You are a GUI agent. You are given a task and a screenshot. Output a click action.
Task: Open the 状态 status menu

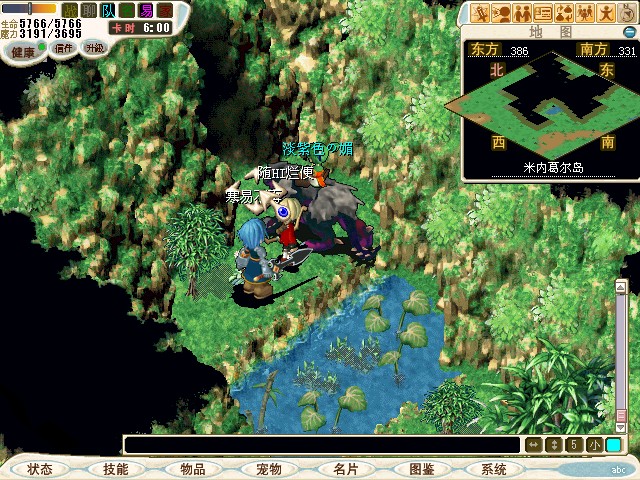tap(40, 469)
